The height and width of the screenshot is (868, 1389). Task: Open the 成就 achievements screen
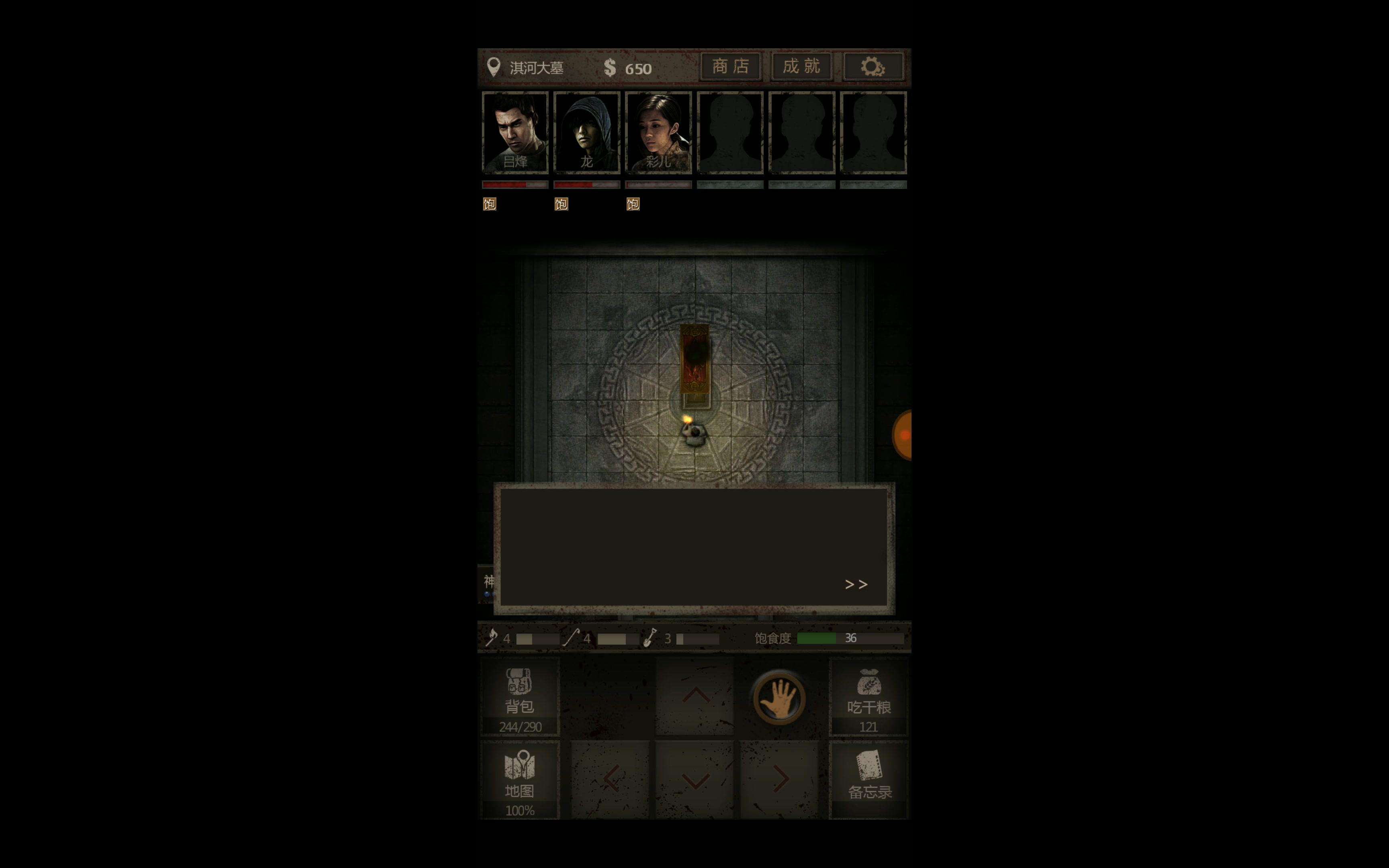click(x=801, y=67)
